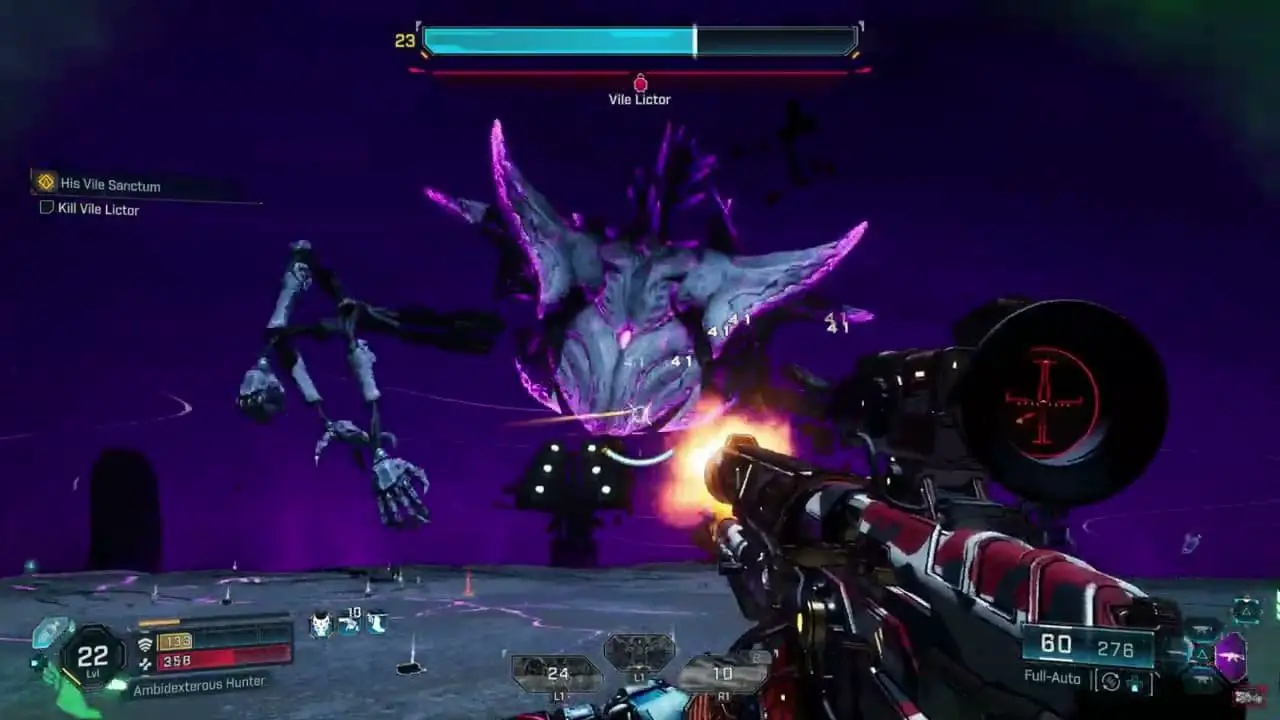Click the skull mask status effect icon
The width and height of the screenshot is (1280, 720).
320,624
